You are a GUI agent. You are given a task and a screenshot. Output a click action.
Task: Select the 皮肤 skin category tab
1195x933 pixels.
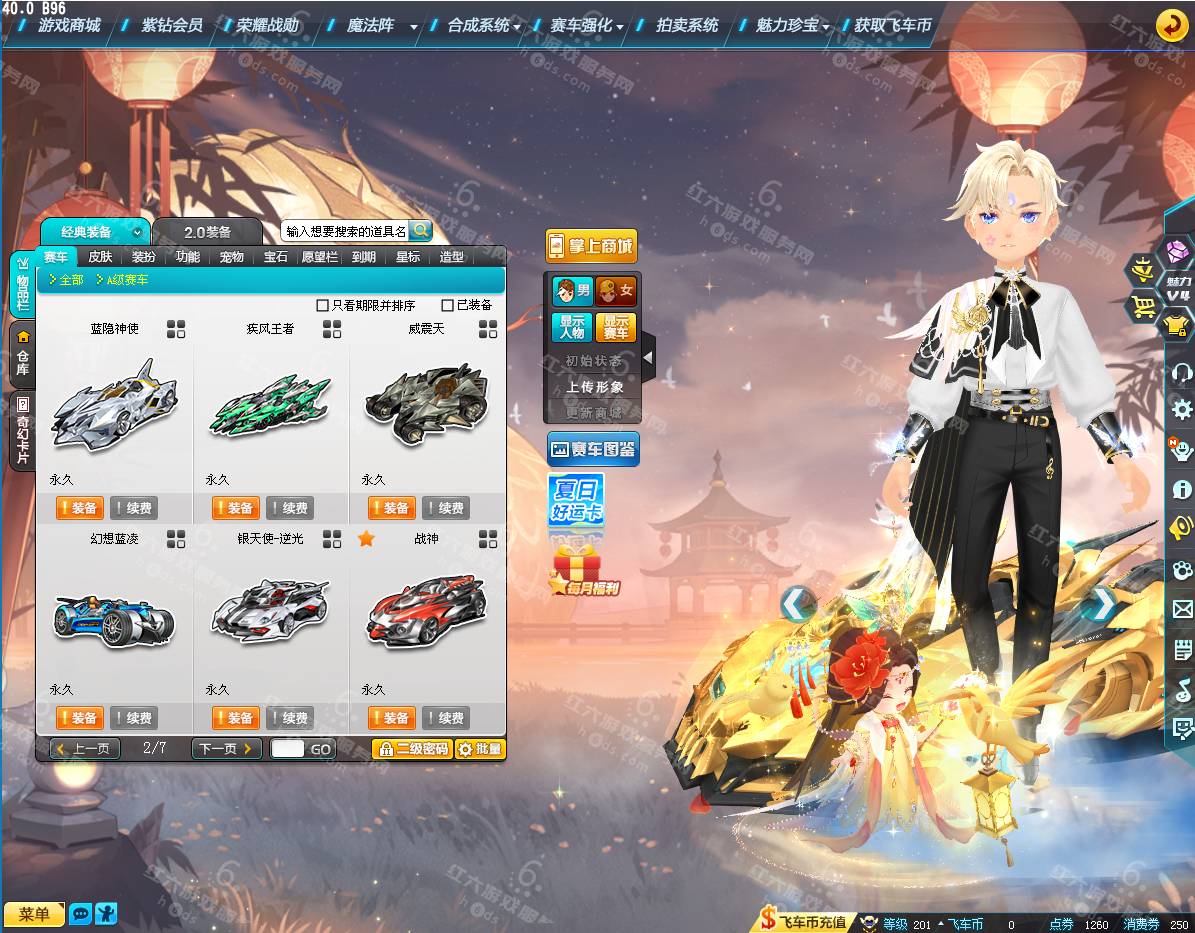coord(100,257)
